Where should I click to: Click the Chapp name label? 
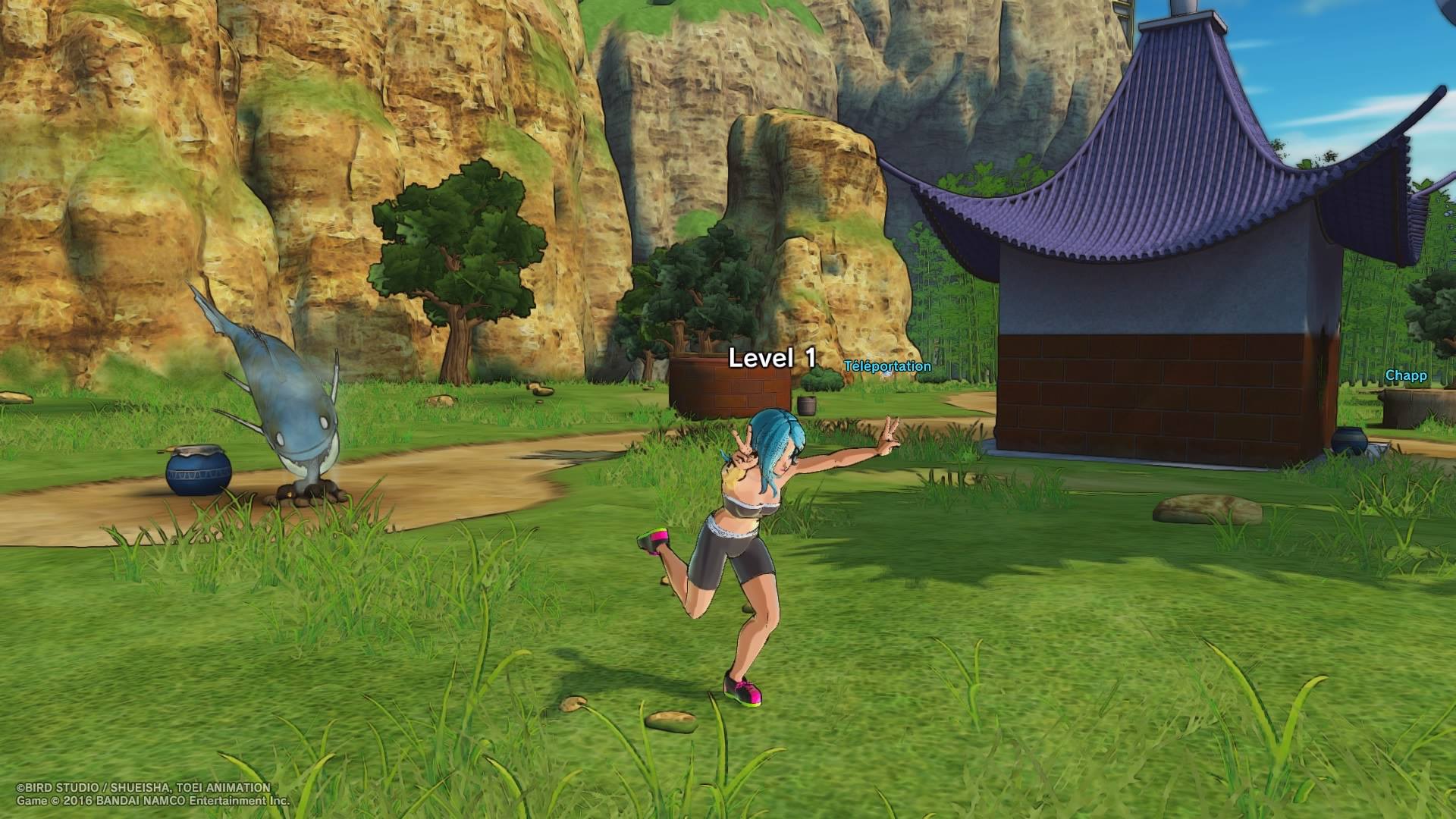pos(1405,375)
